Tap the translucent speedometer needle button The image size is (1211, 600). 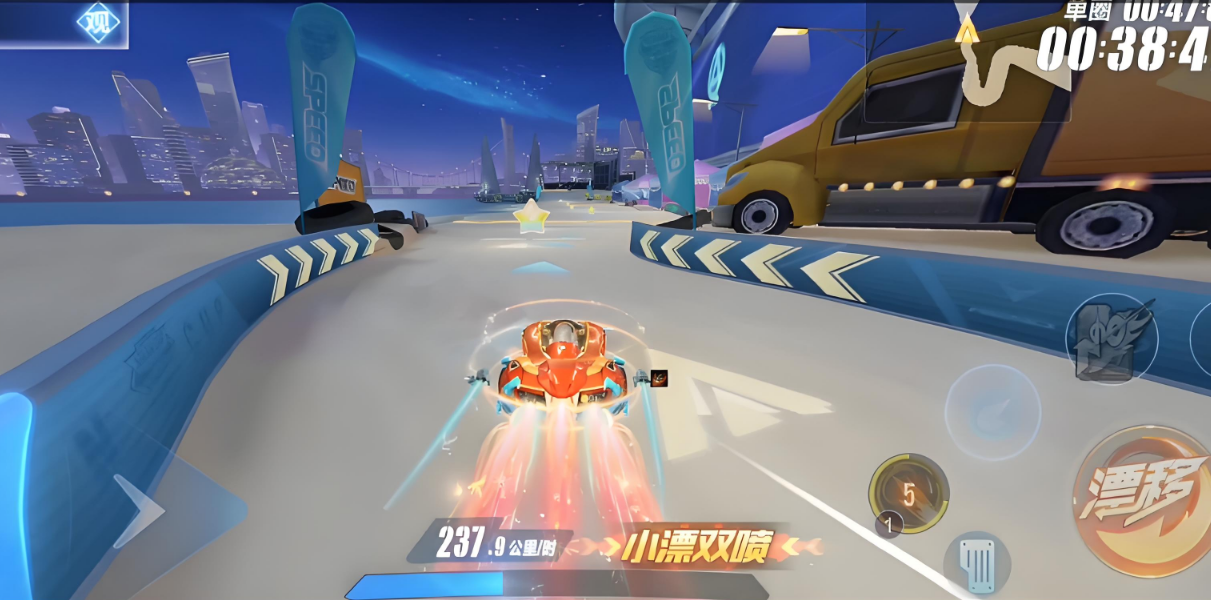point(992,412)
